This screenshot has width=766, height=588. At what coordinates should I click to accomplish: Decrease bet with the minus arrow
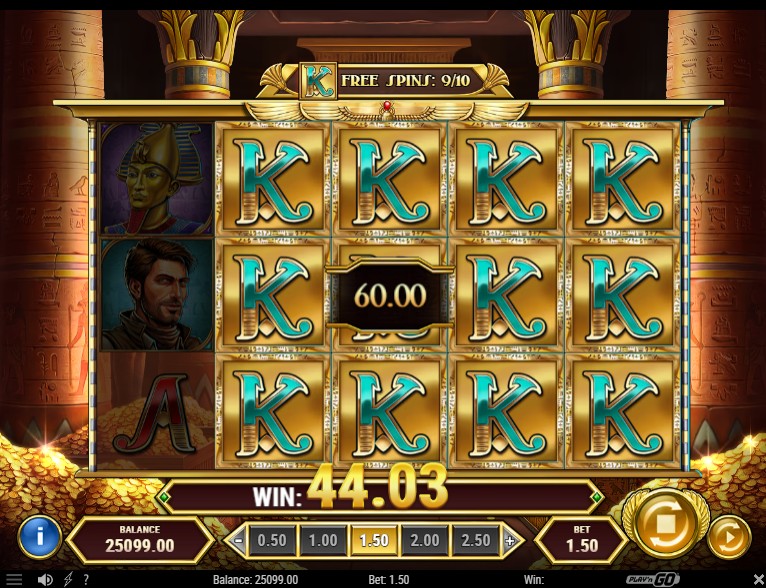click(x=239, y=541)
